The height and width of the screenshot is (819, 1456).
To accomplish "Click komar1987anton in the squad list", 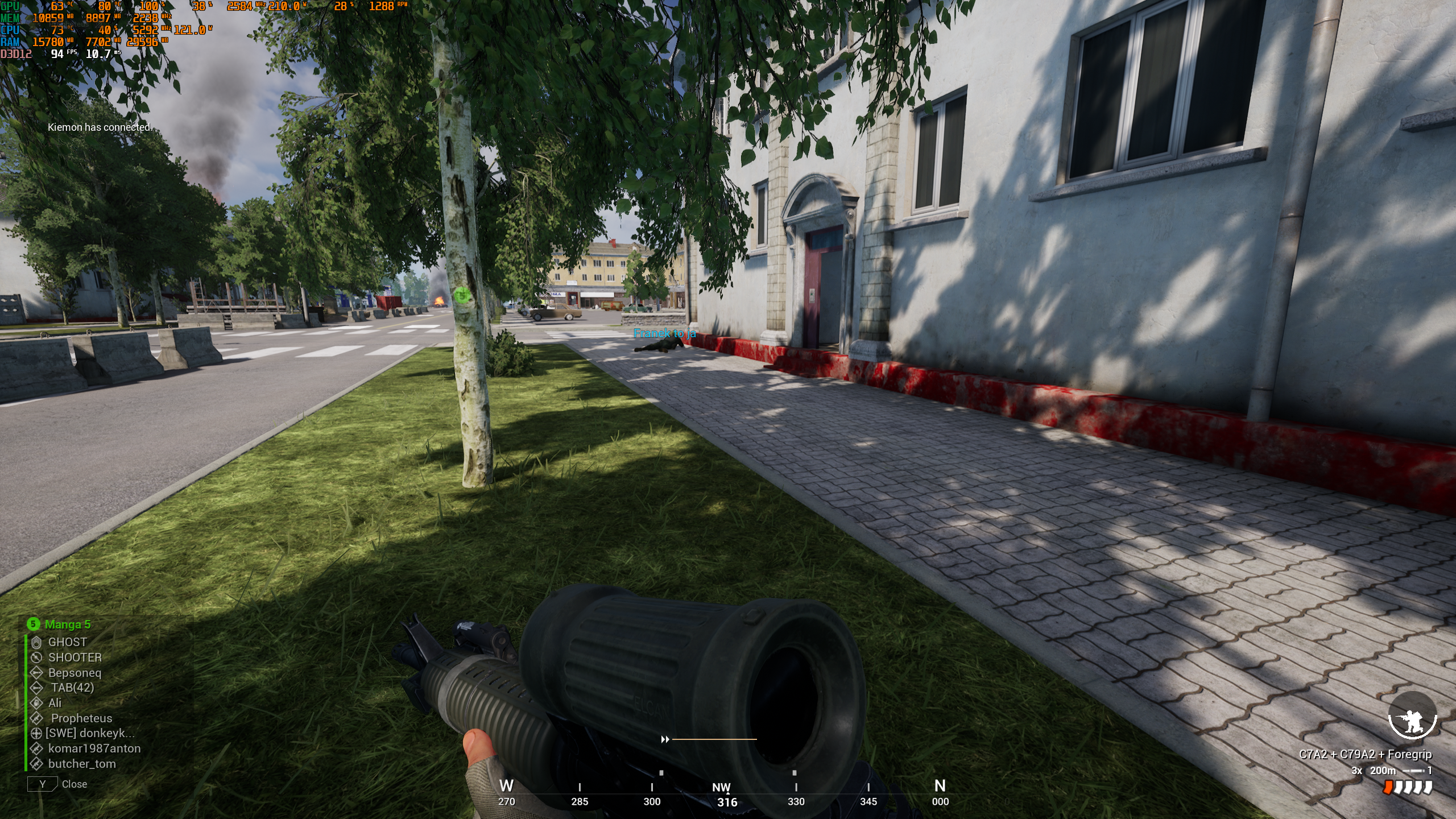I will click(x=94, y=749).
